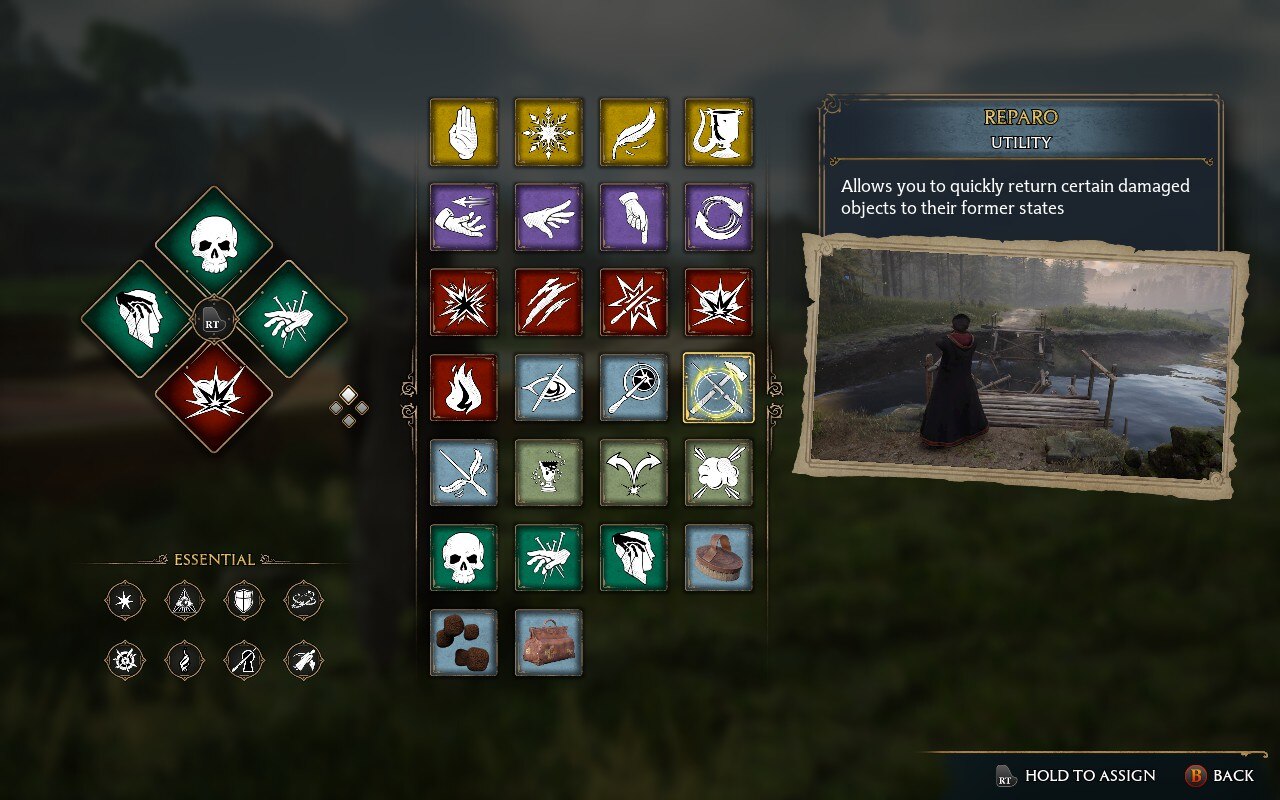Select the Flipendo circular-arrows spell icon
The height and width of the screenshot is (800, 1280).
(718, 218)
